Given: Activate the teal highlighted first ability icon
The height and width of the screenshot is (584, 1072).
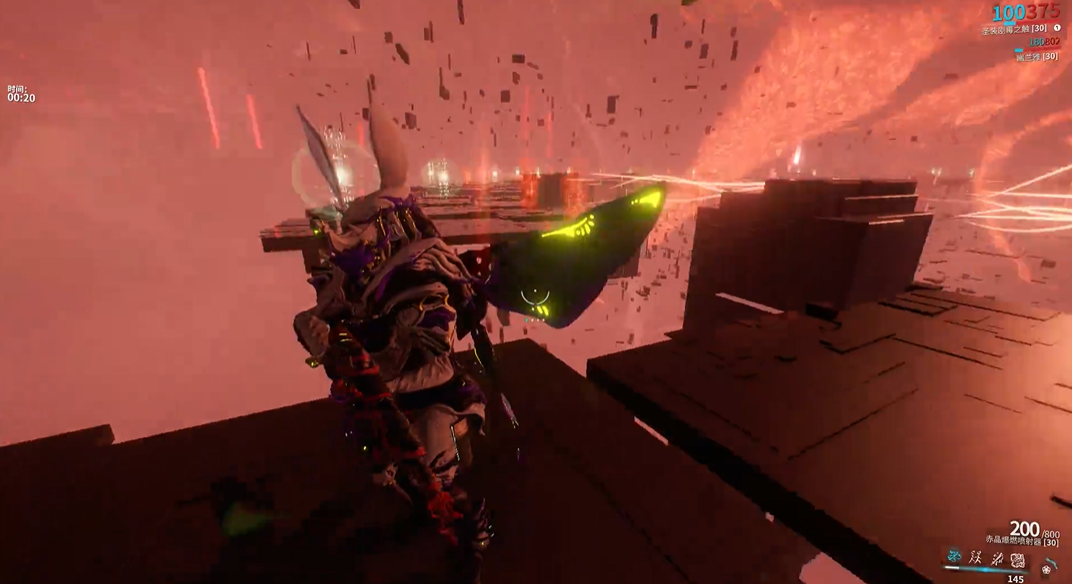Looking at the screenshot, I should point(954,557).
